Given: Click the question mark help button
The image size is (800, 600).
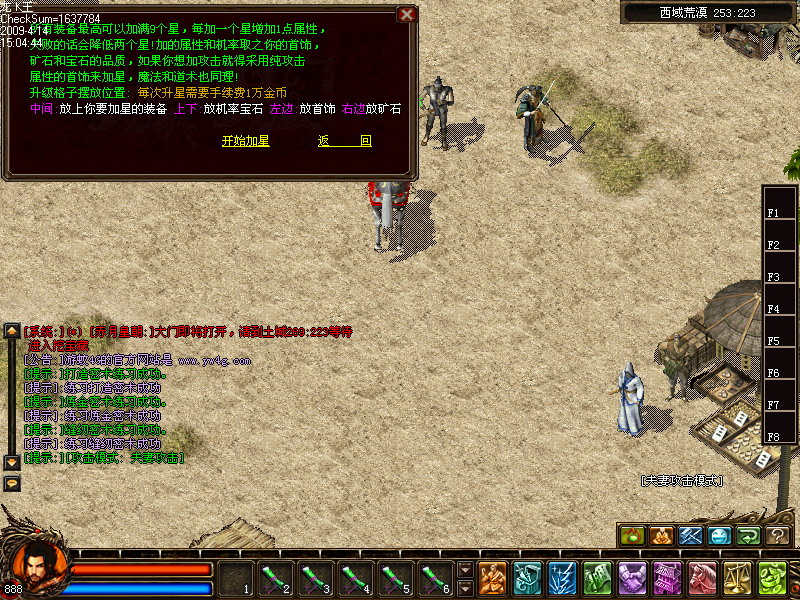Looking at the screenshot, I should tap(777, 535).
